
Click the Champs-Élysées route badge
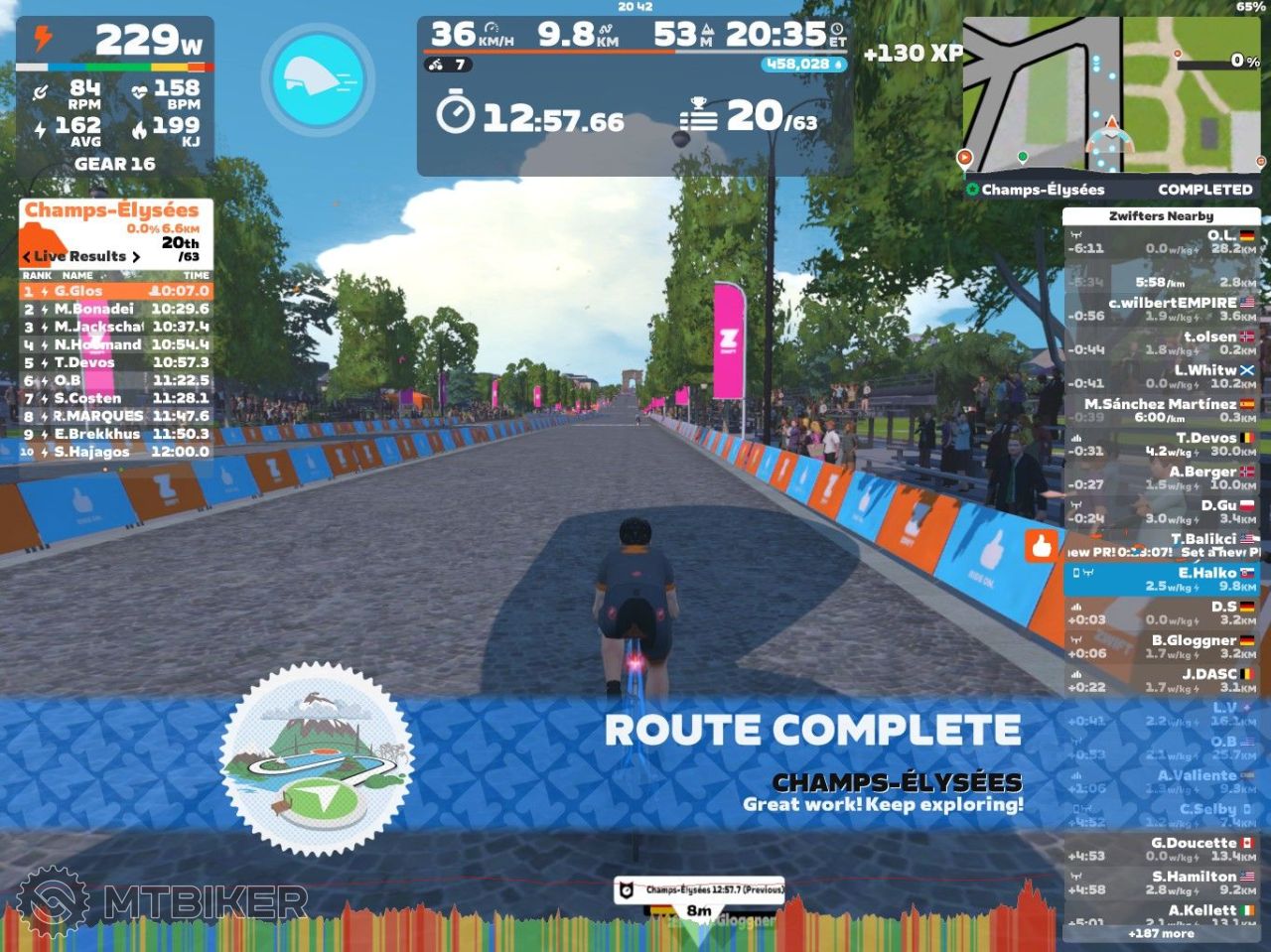[x=317, y=759]
